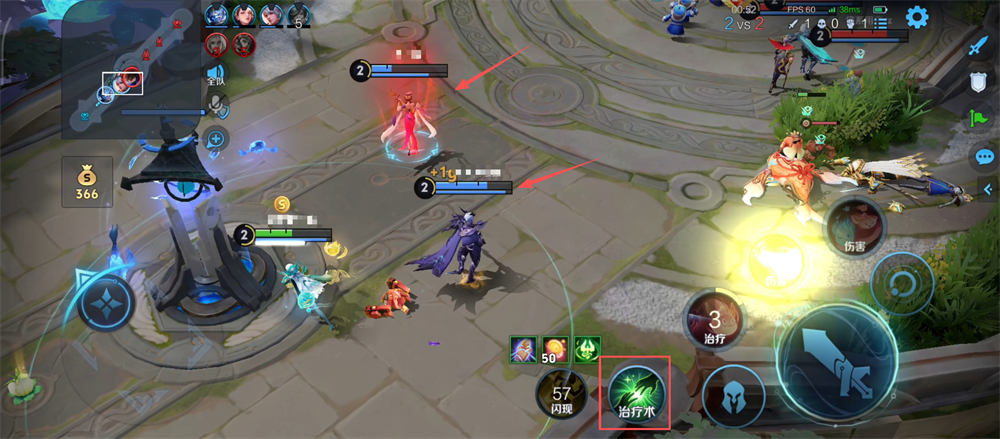The width and height of the screenshot is (1000, 439).
Task: Open the settings gear
Action: pos(916,18)
